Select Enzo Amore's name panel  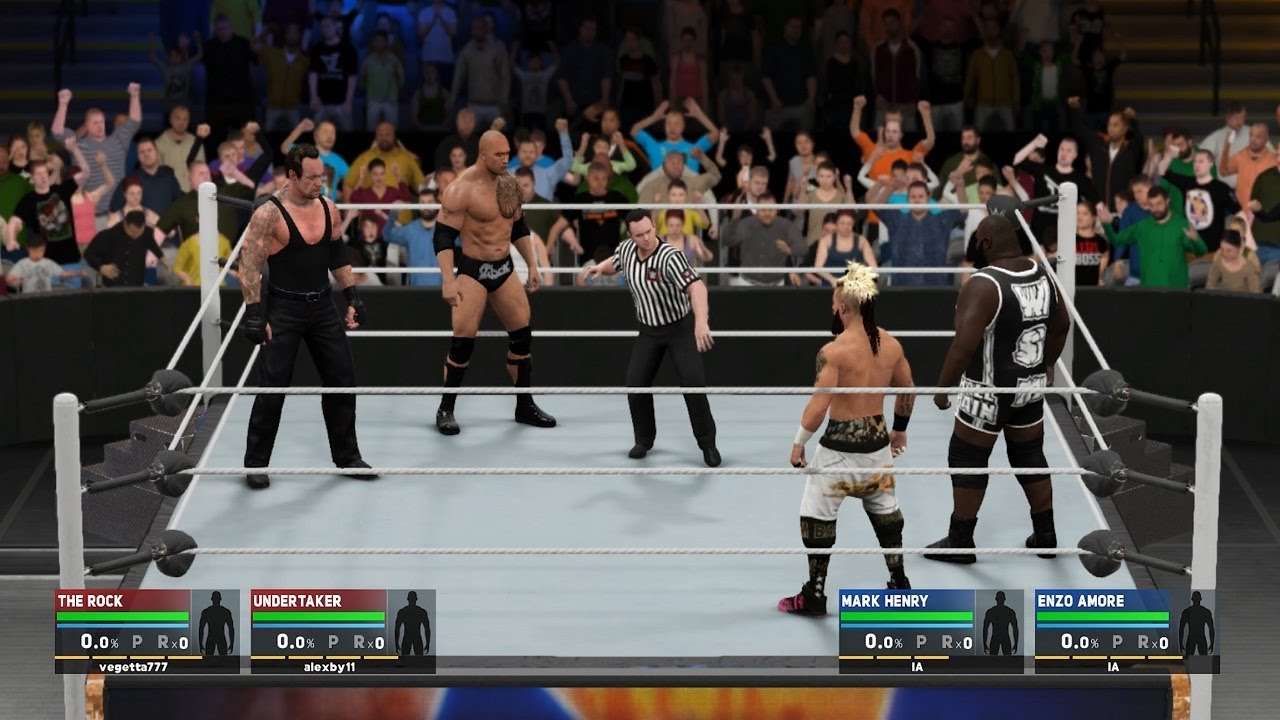click(x=1102, y=601)
